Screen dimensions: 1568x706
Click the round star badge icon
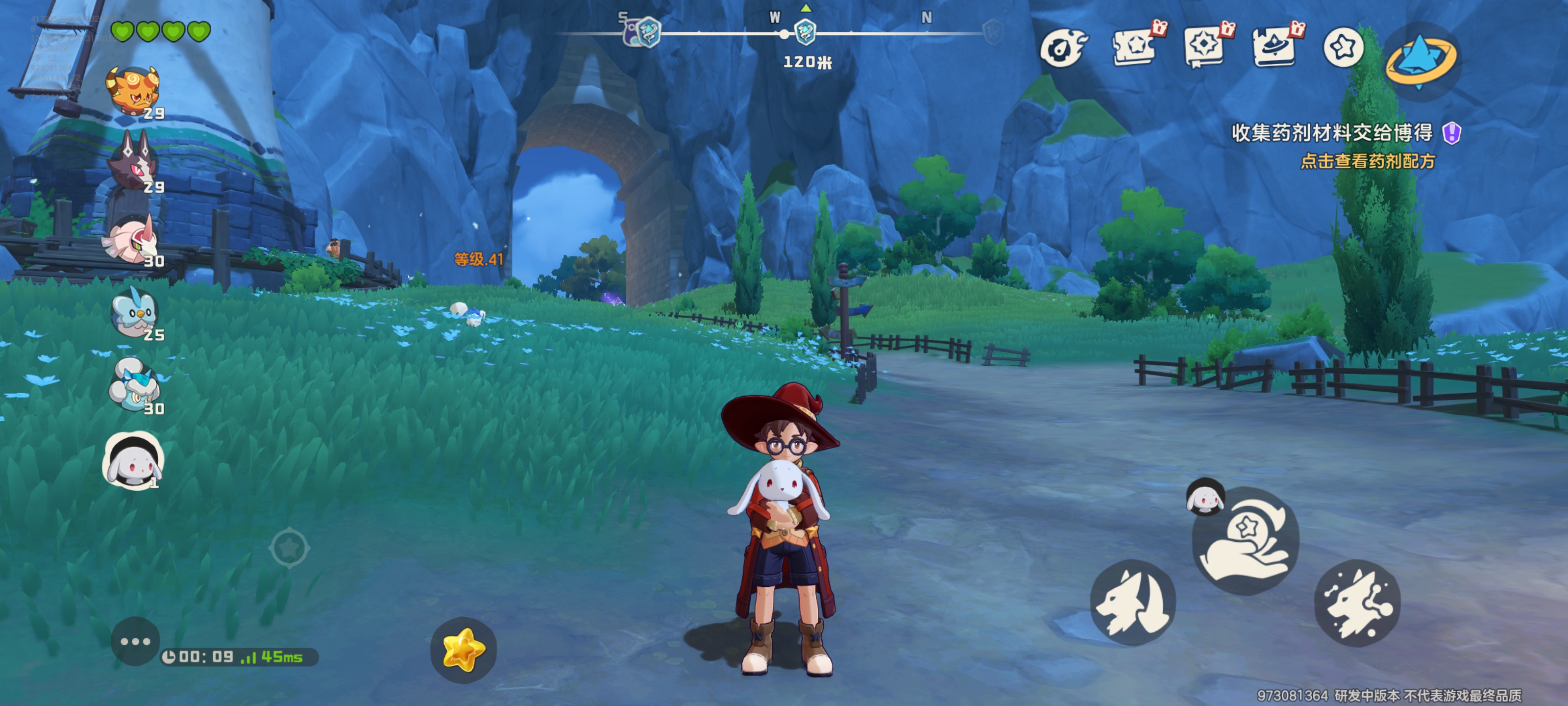tap(1343, 47)
